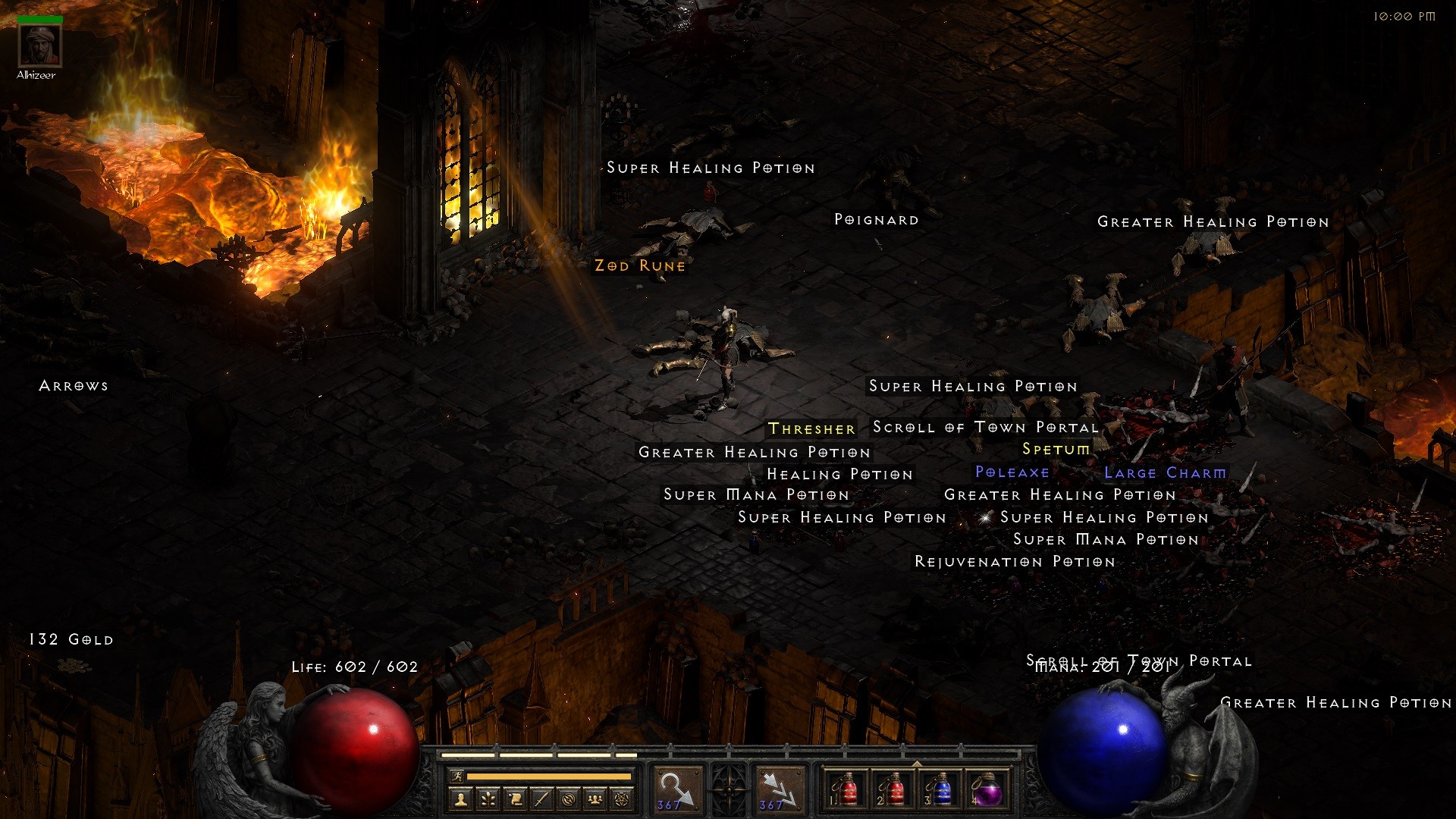This screenshot has height=819, width=1456.
Task: Open the quest log scroll icon
Action: (514, 799)
